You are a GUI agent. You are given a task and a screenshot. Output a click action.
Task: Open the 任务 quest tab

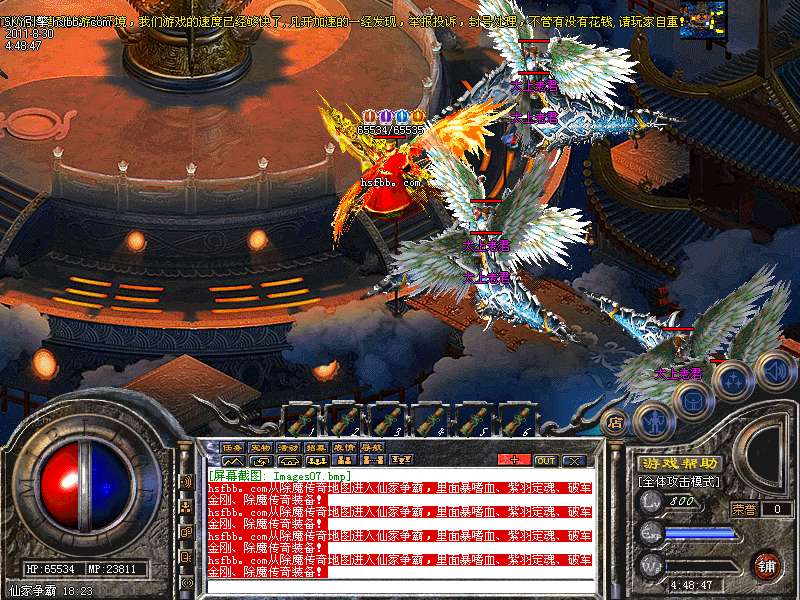tap(233, 447)
